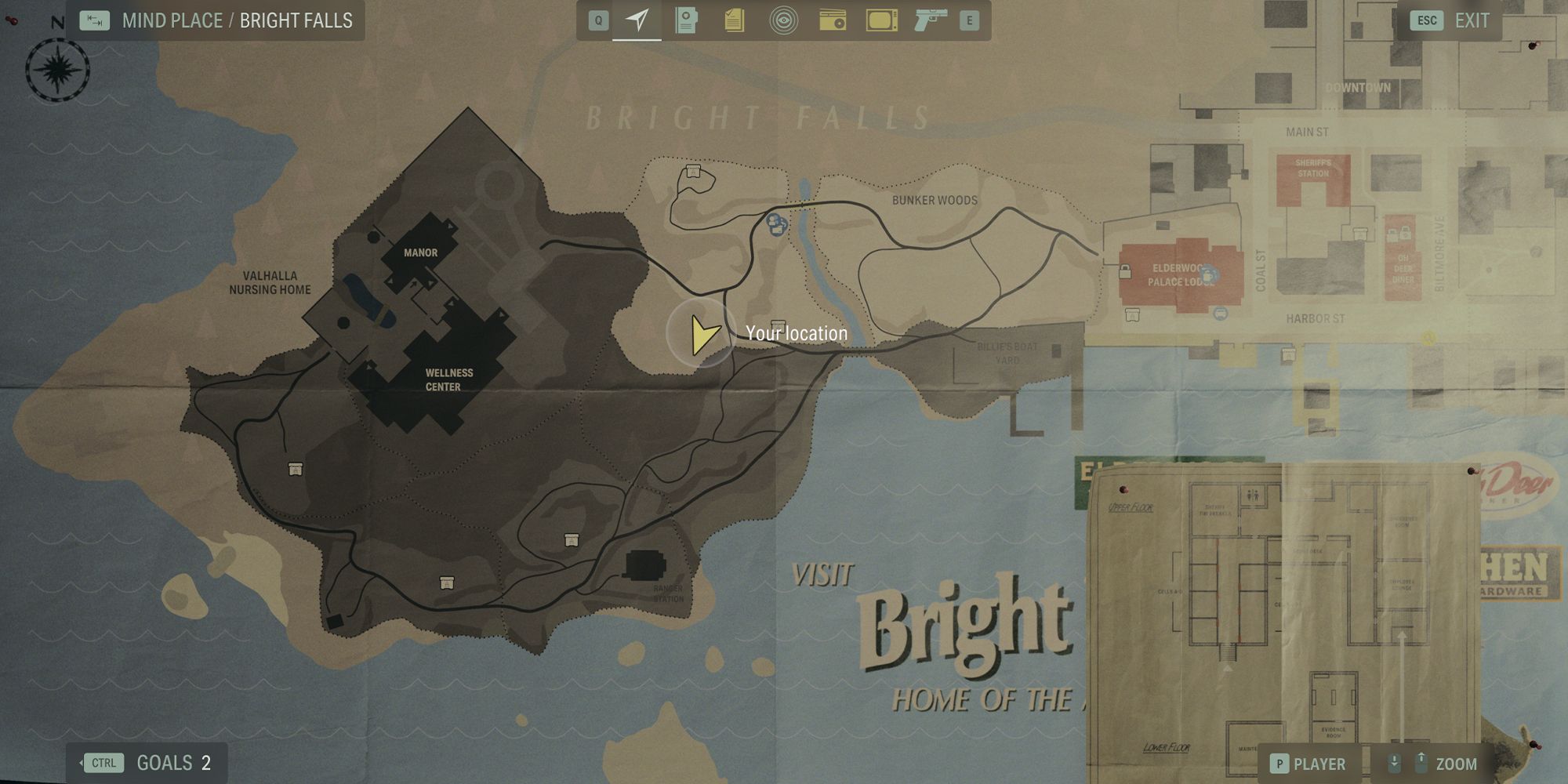This screenshot has height=784, width=1568.
Task: Open Goals with the CTRL button
Action: tap(104, 762)
